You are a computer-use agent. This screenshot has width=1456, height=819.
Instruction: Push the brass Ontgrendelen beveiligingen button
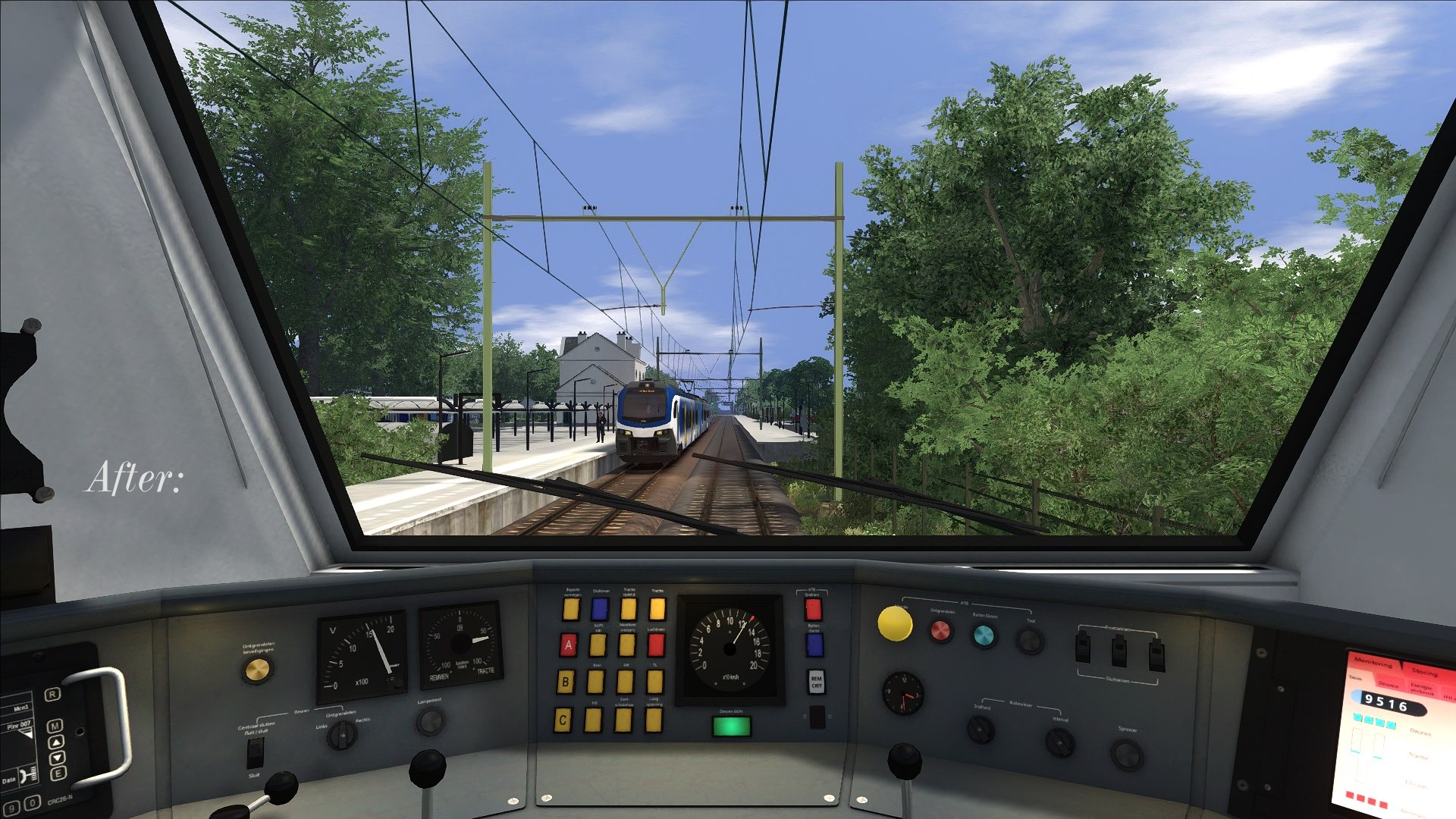point(257,670)
